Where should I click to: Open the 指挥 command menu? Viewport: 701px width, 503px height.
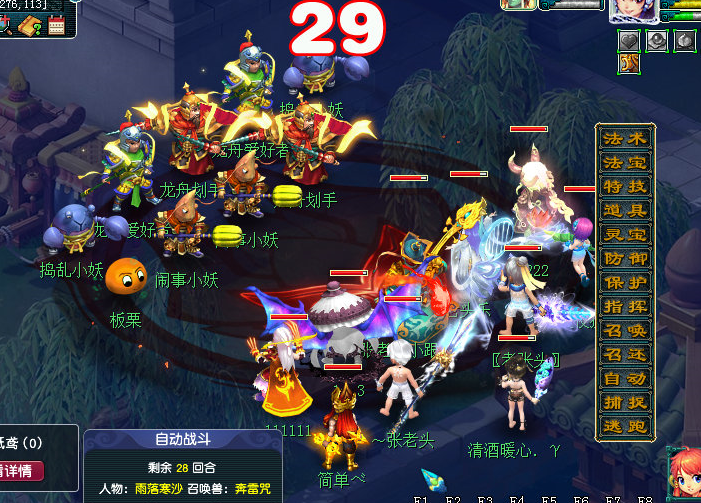pos(623,307)
